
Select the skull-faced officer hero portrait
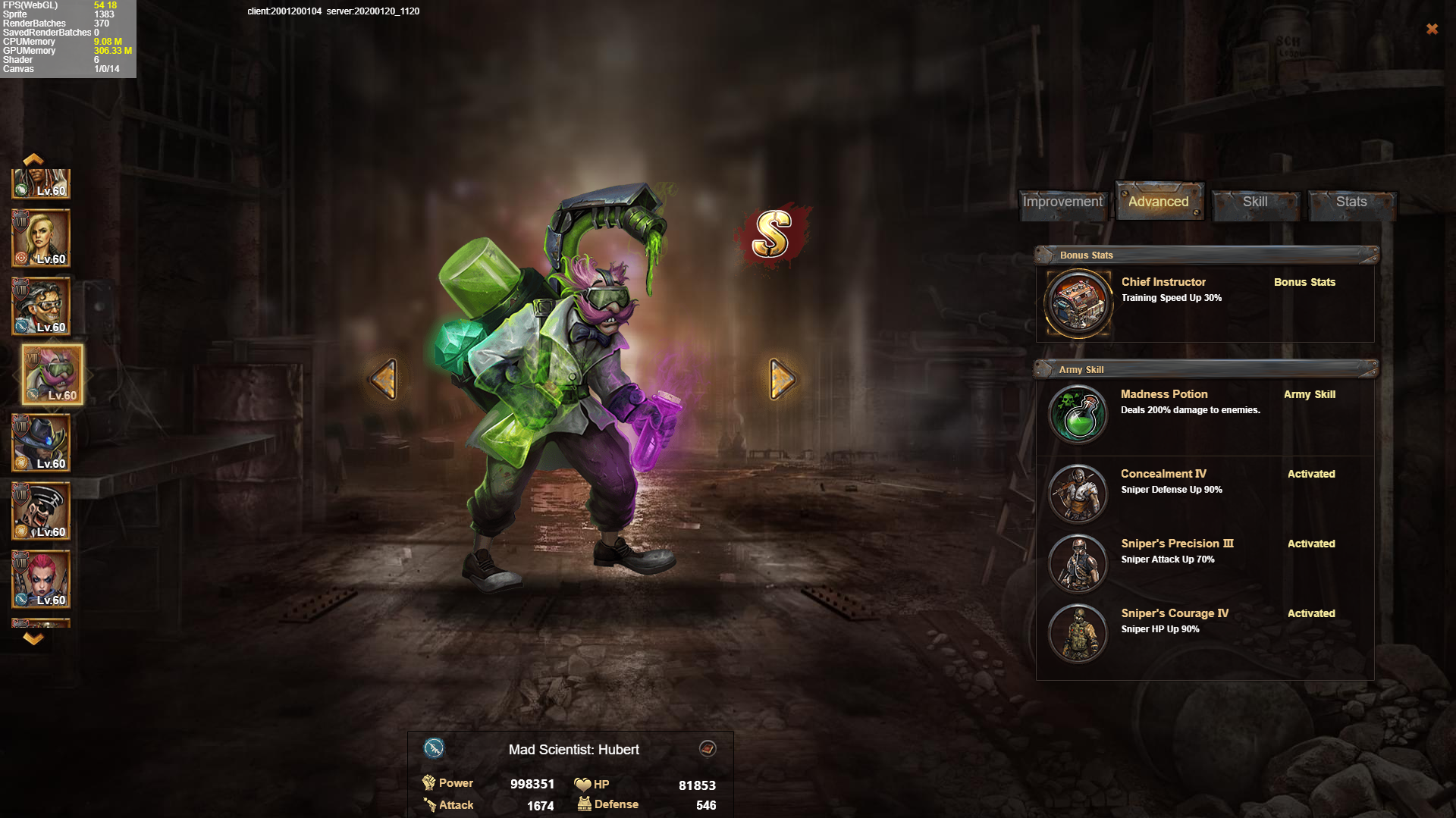(x=41, y=511)
